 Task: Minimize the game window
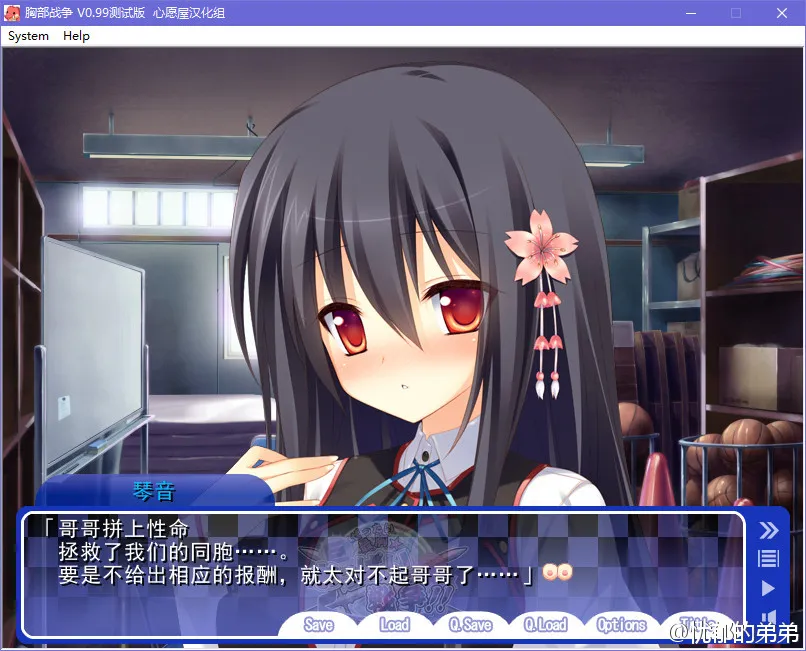click(x=690, y=13)
